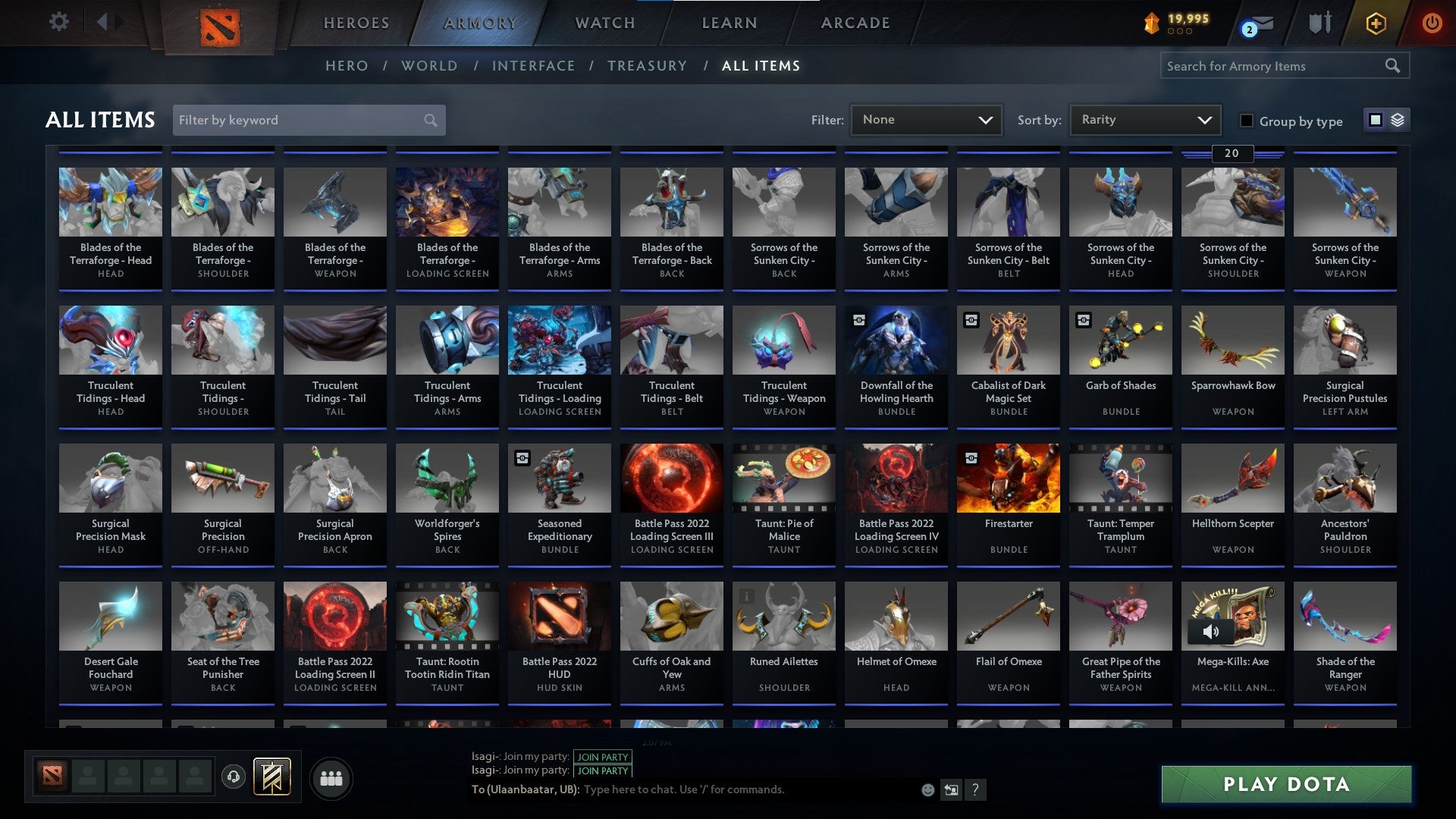The width and height of the screenshot is (1456, 819).
Task: Click the guild banner icon
Action: (x=271, y=777)
